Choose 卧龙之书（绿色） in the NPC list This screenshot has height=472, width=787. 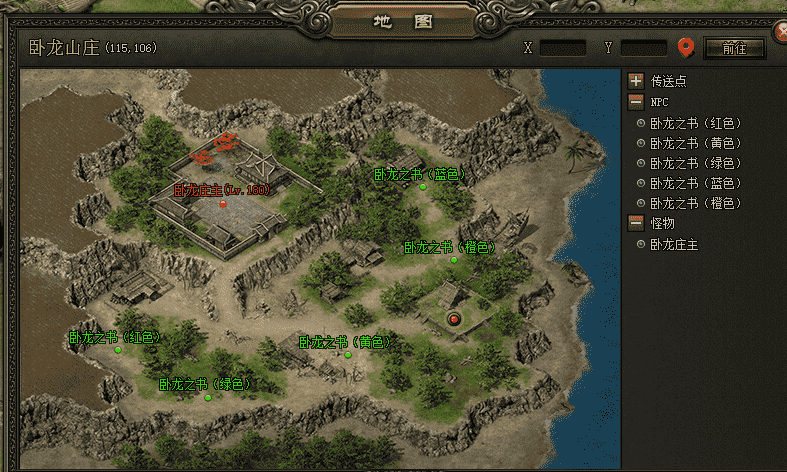tap(695, 163)
